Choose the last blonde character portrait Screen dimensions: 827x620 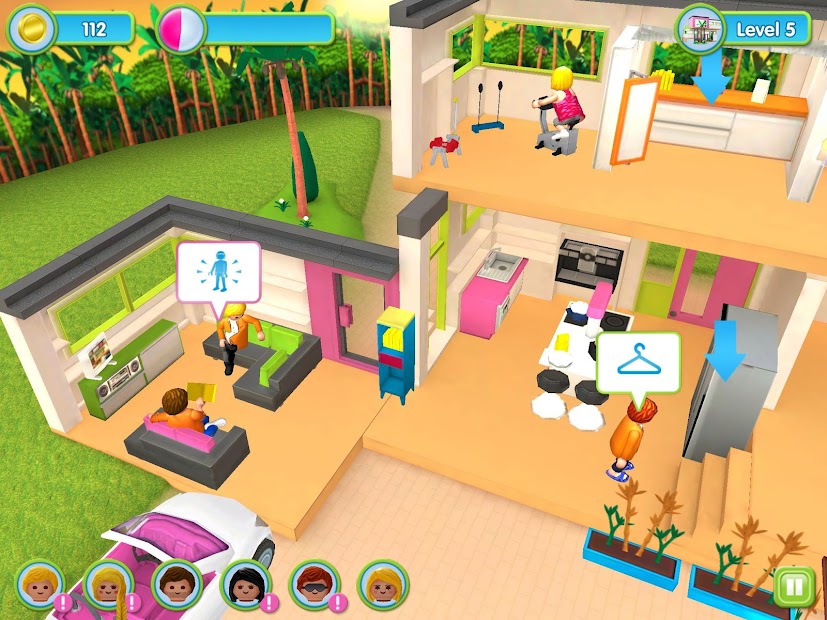[382, 583]
